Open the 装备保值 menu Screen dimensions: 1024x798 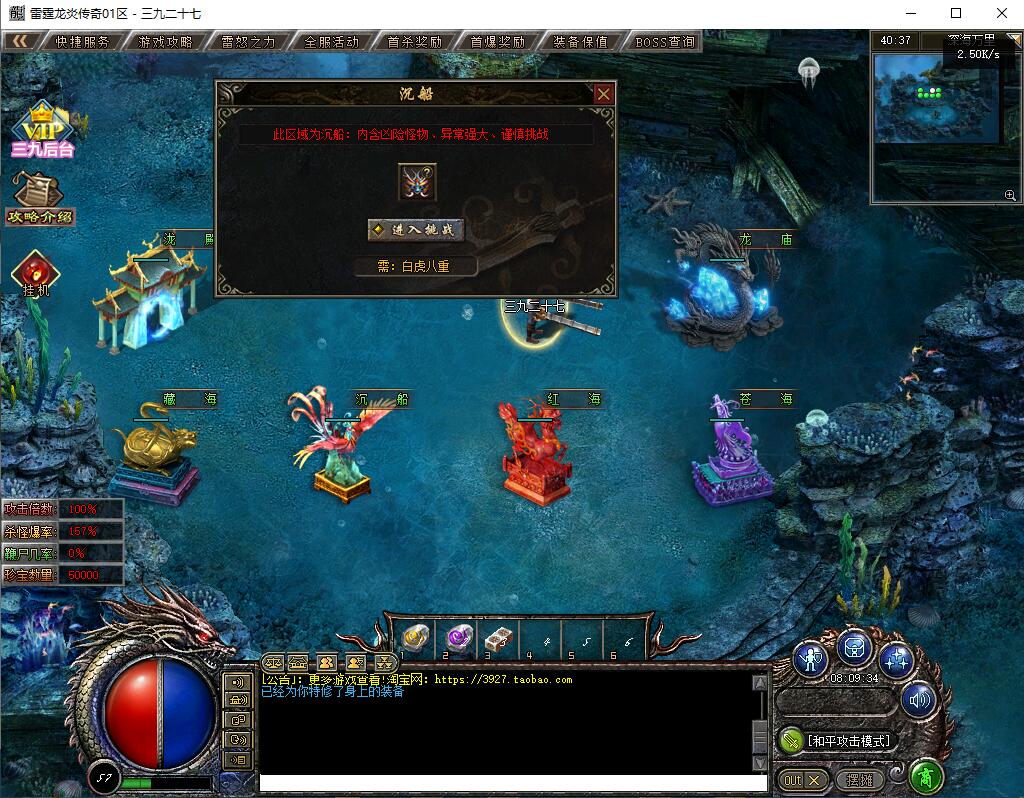pyautogui.click(x=580, y=42)
